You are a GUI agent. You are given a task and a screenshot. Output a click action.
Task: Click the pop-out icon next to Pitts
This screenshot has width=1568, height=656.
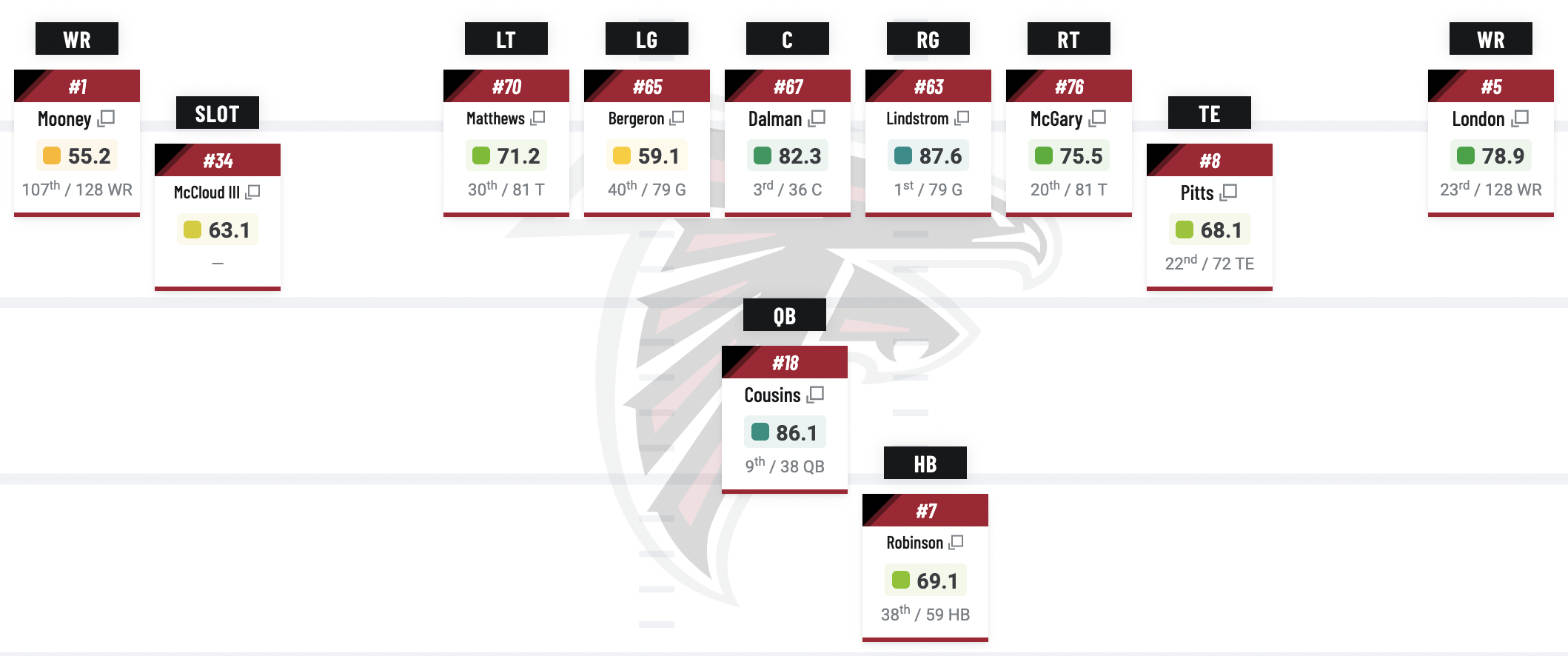[1229, 193]
